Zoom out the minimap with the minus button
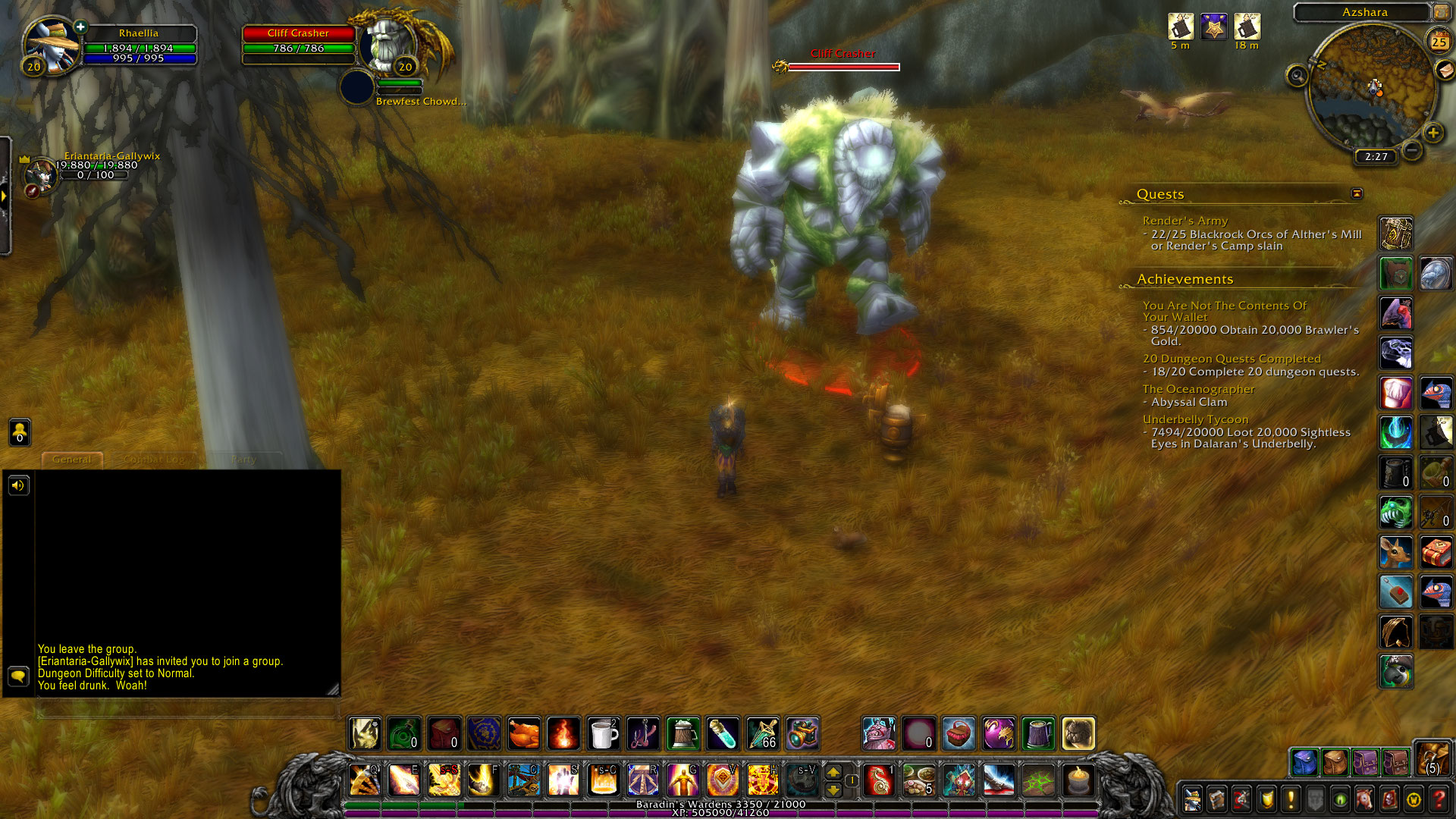1456x819 pixels. pos(1411,150)
